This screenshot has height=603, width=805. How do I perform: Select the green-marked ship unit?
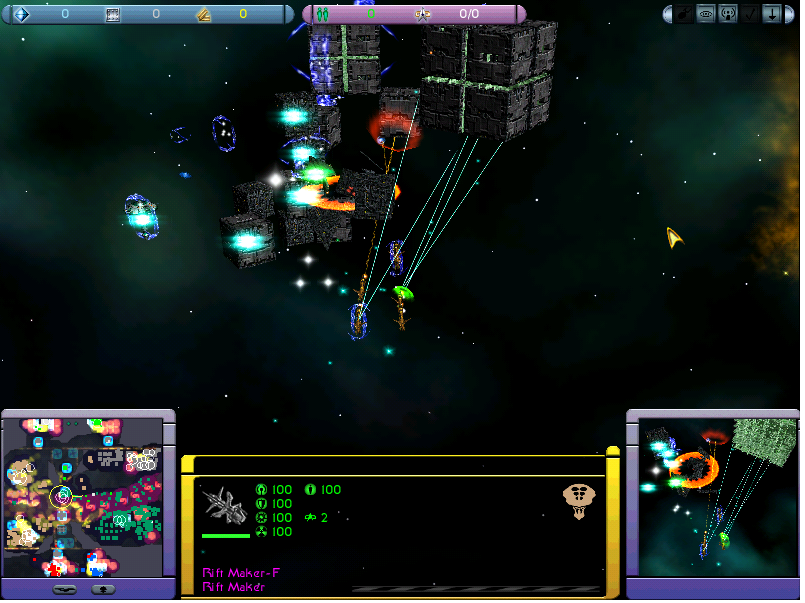(403, 294)
